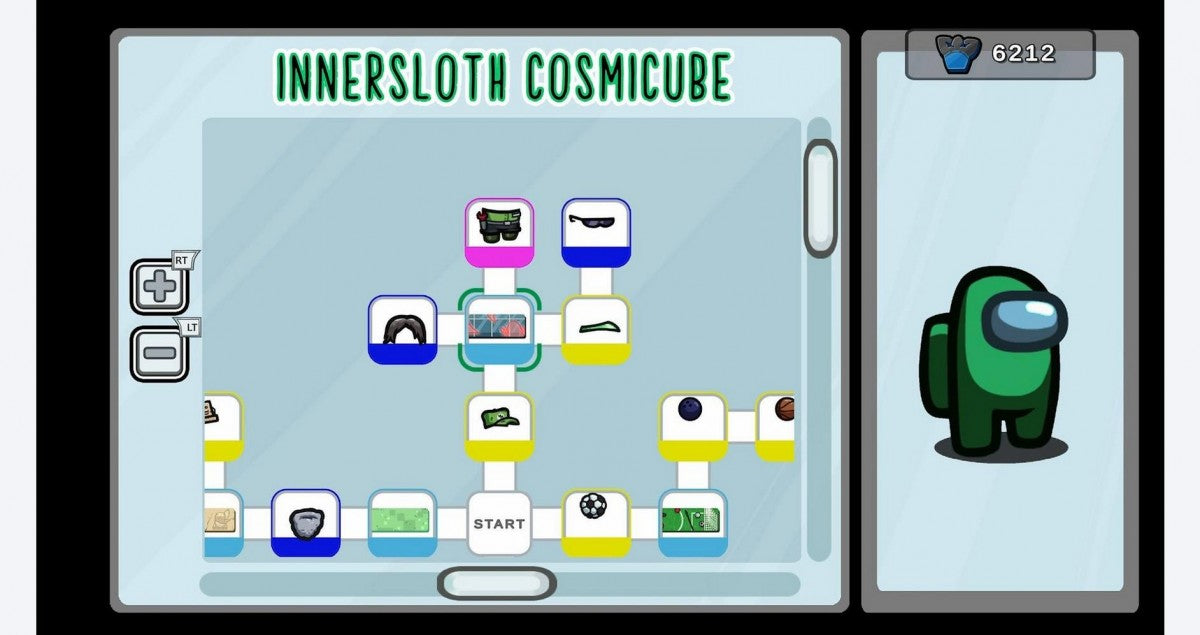The height and width of the screenshot is (635, 1200).
Task: Click the vertical scrollbar handle
Action: [x=820, y=198]
